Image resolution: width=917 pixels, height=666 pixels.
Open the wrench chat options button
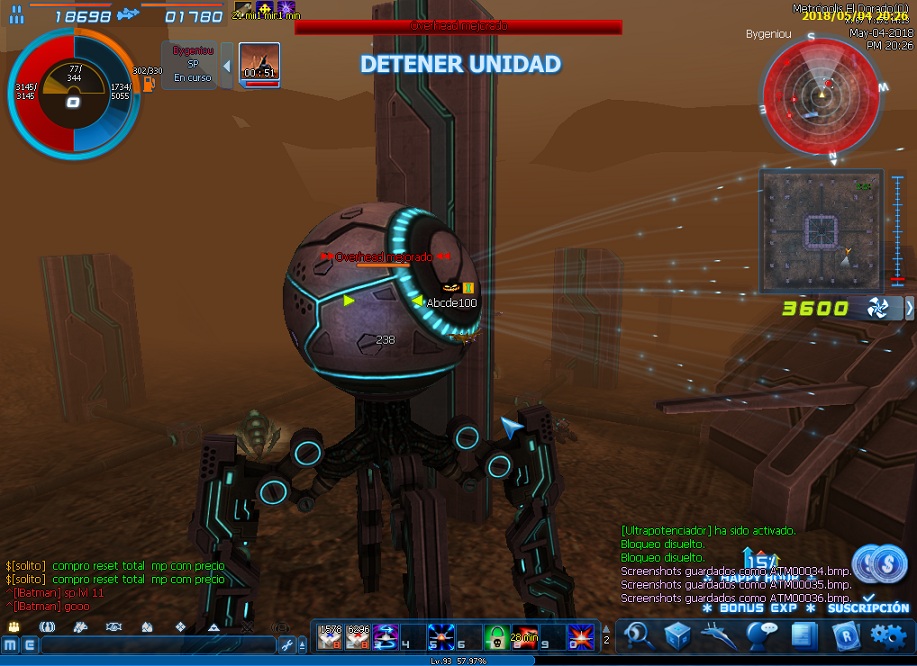coord(287,645)
